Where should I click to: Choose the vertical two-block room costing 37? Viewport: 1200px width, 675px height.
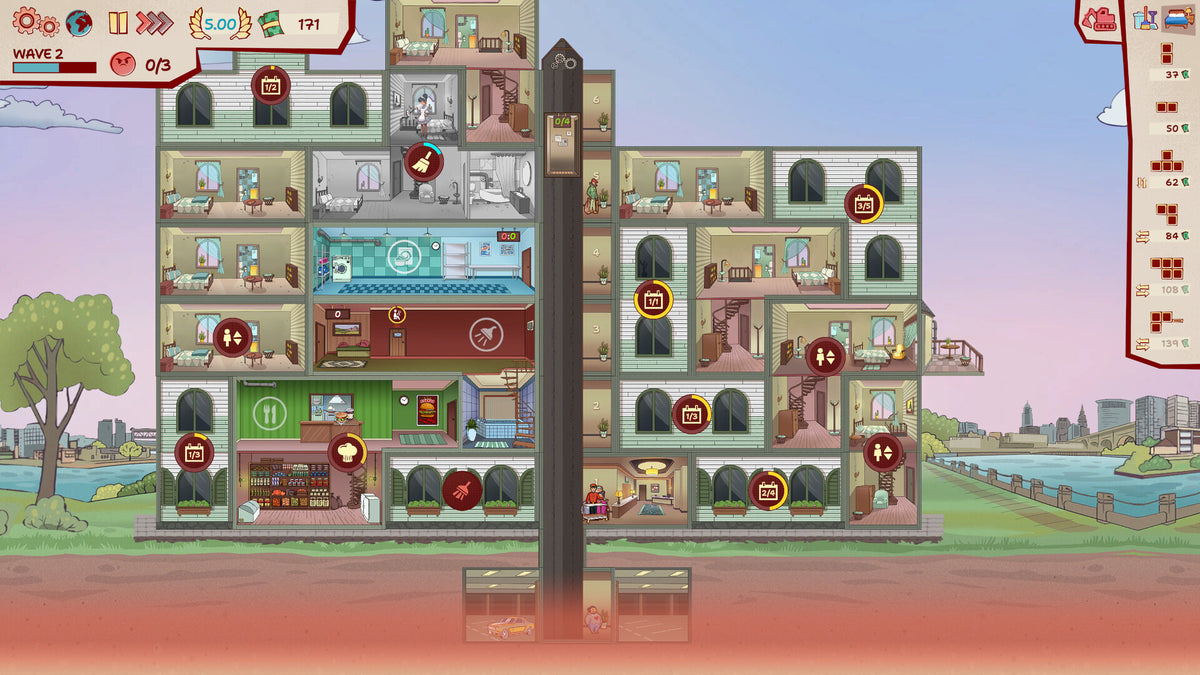1166,53
